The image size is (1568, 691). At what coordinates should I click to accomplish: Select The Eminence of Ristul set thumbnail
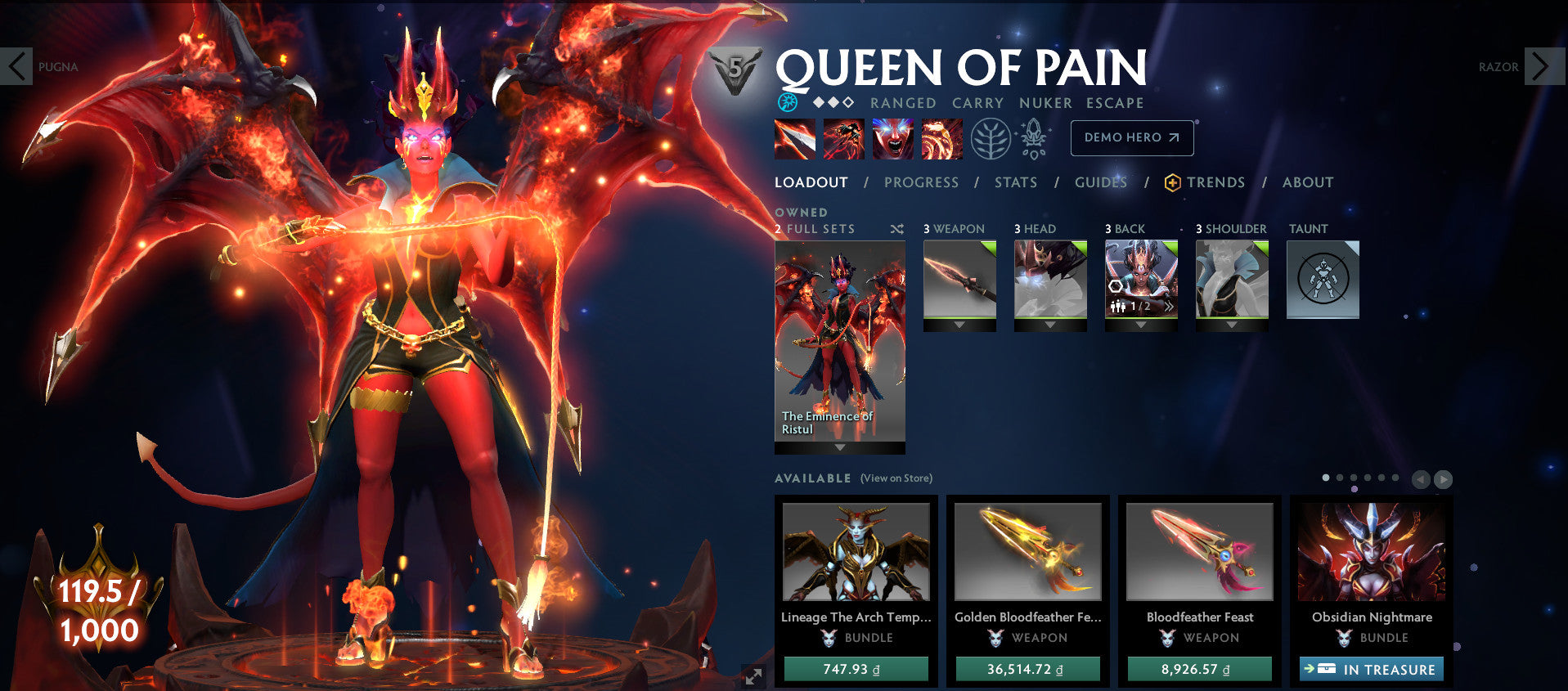tap(839, 343)
